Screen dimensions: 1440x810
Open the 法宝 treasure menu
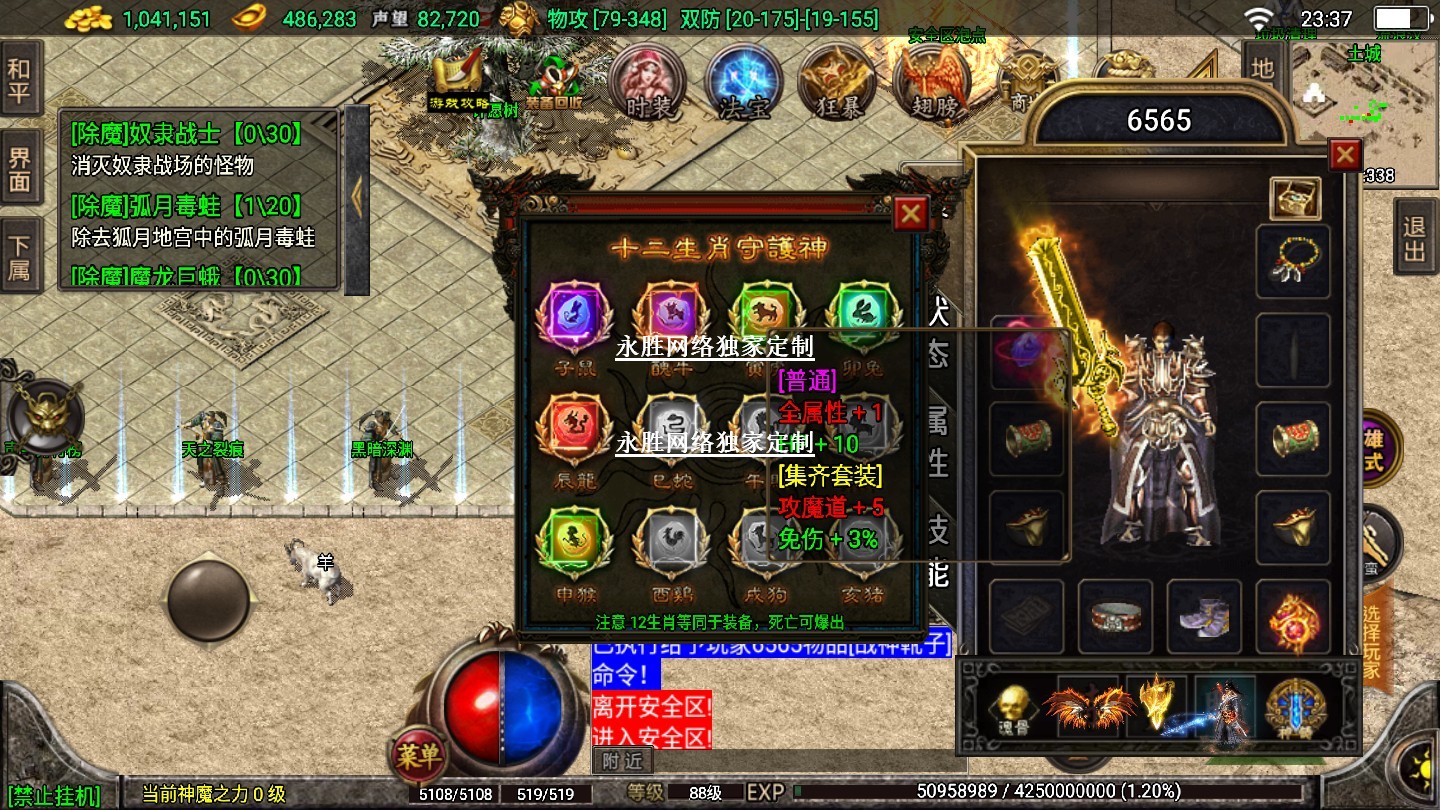[743, 82]
